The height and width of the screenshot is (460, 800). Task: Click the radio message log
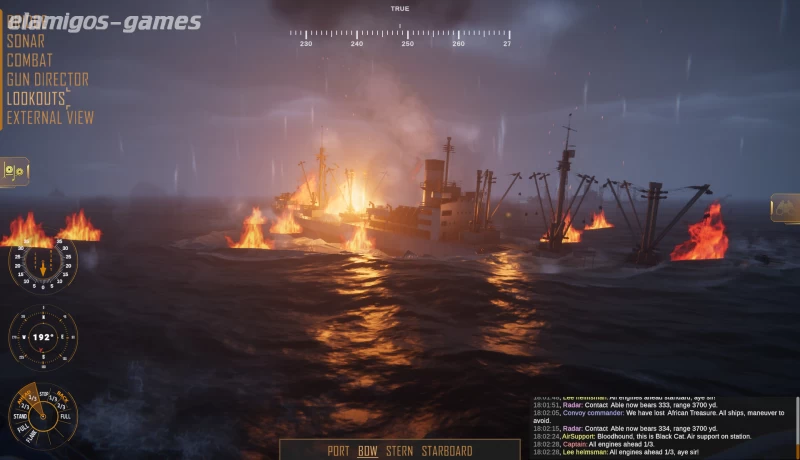[662, 426]
